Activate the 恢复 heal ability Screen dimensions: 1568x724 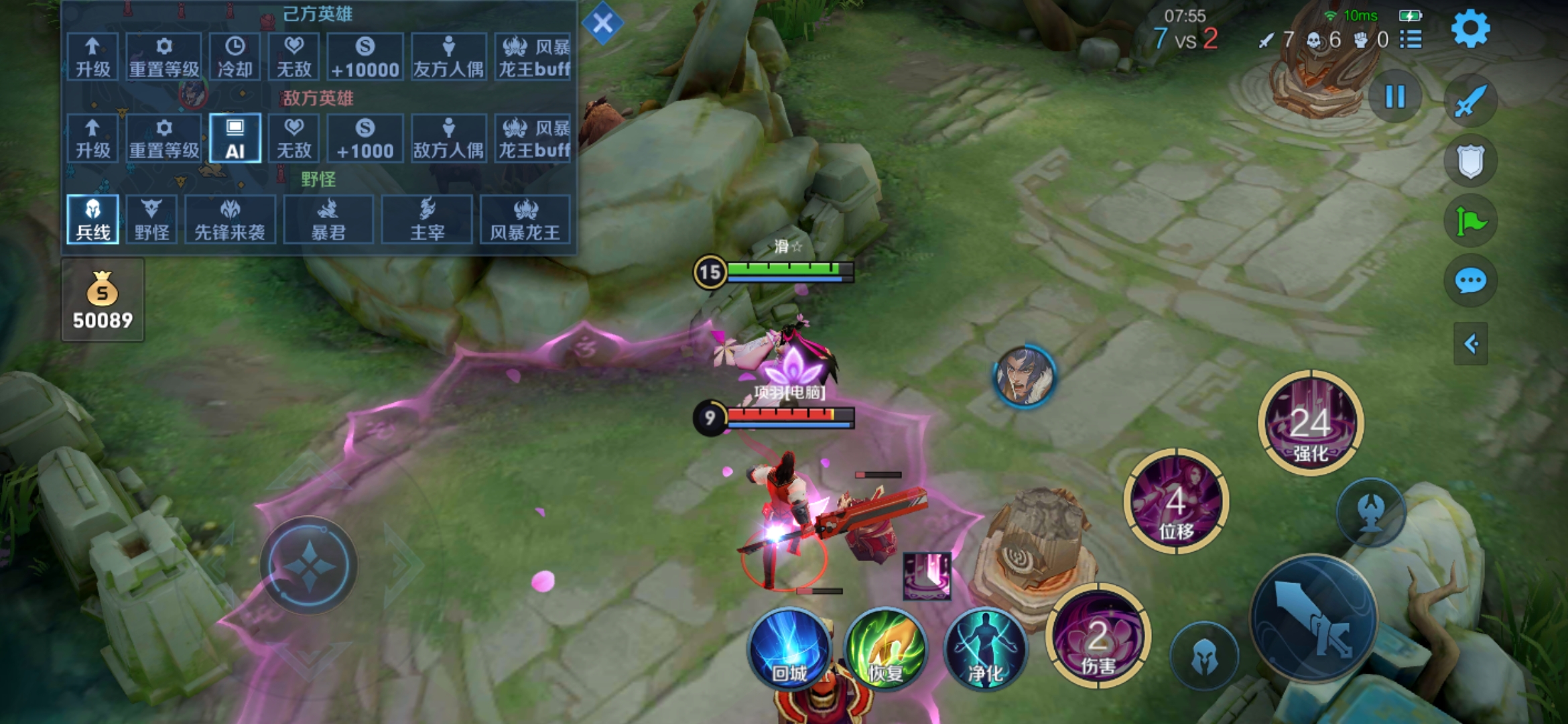886,648
